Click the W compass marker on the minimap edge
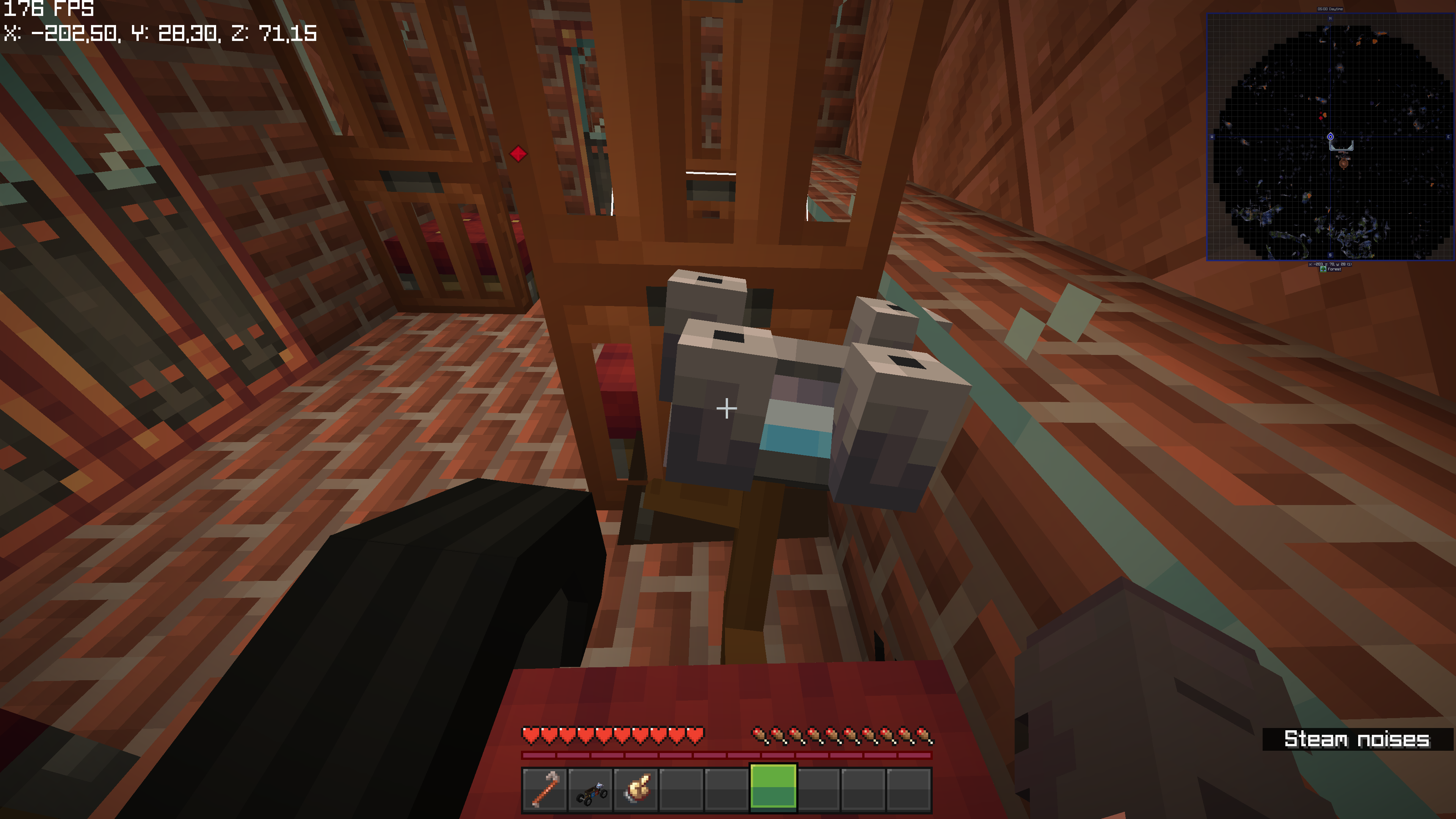The height and width of the screenshot is (819, 1456). tap(1211, 136)
